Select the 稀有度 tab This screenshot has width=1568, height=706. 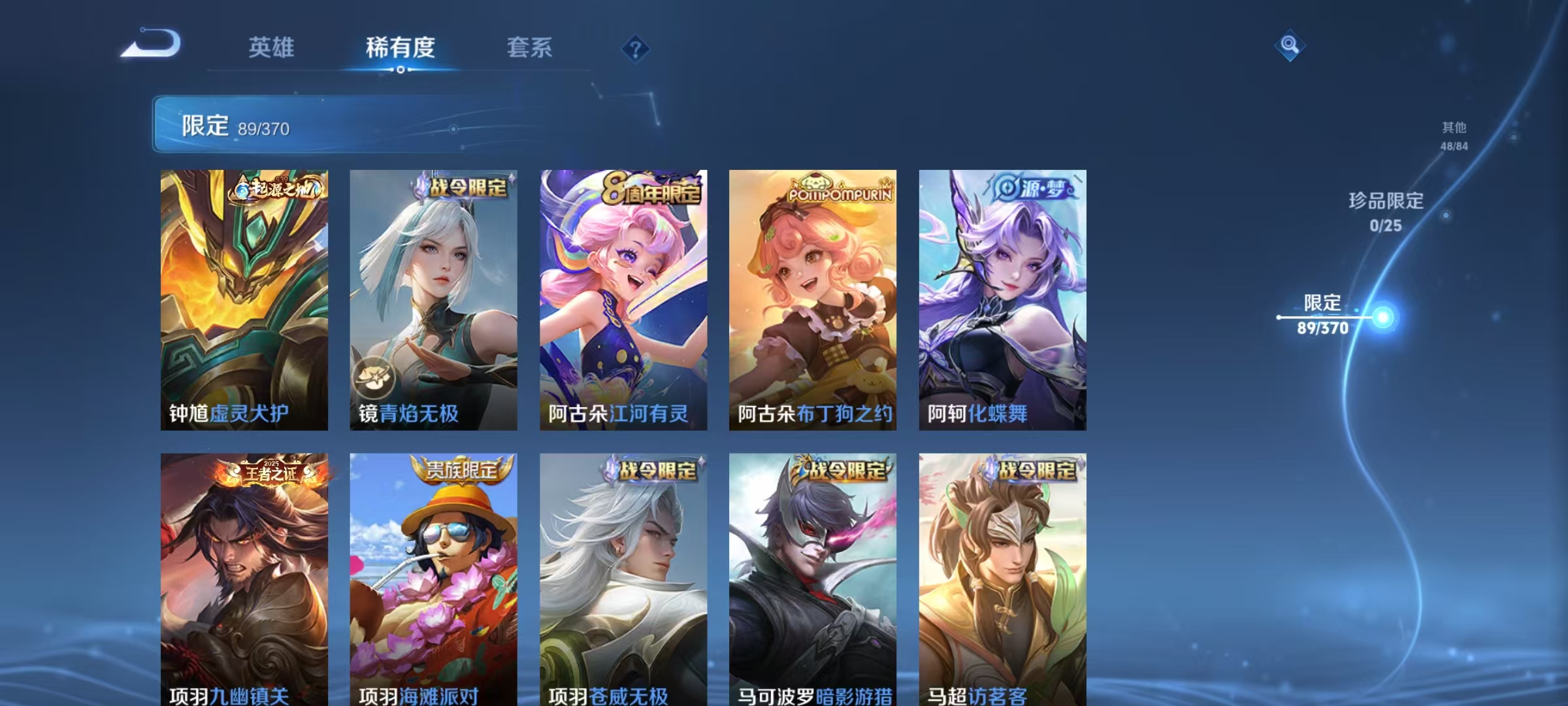tap(401, 48)
